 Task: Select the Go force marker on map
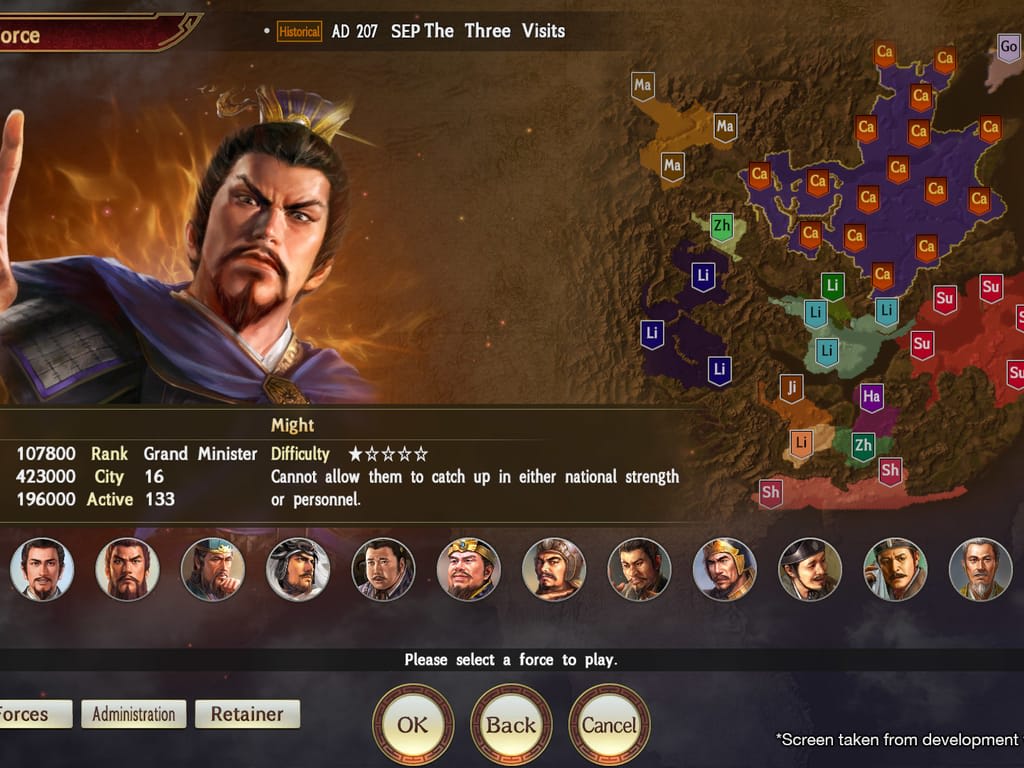click(1009, 47)
